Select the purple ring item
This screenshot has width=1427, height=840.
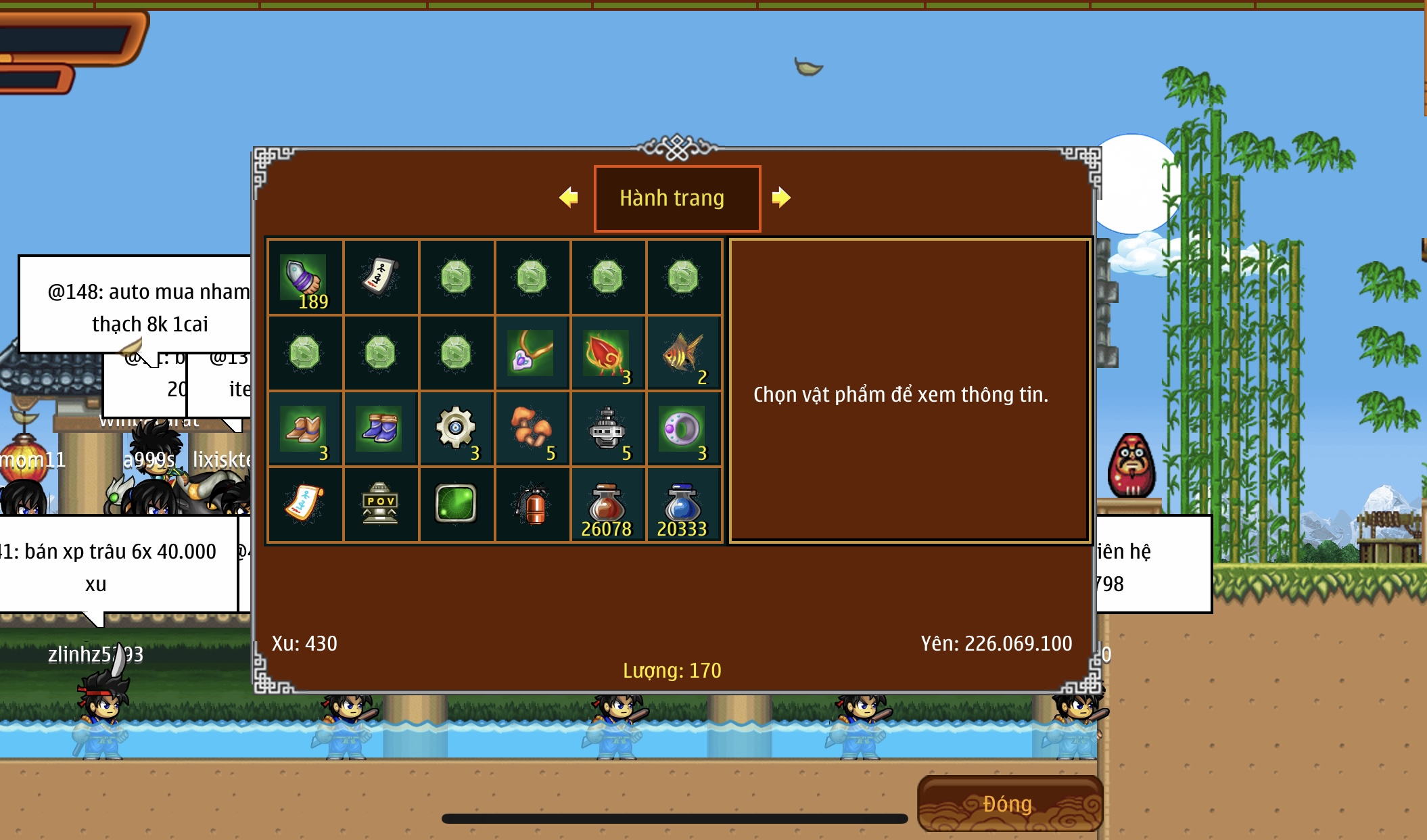(x=683, y=429)
